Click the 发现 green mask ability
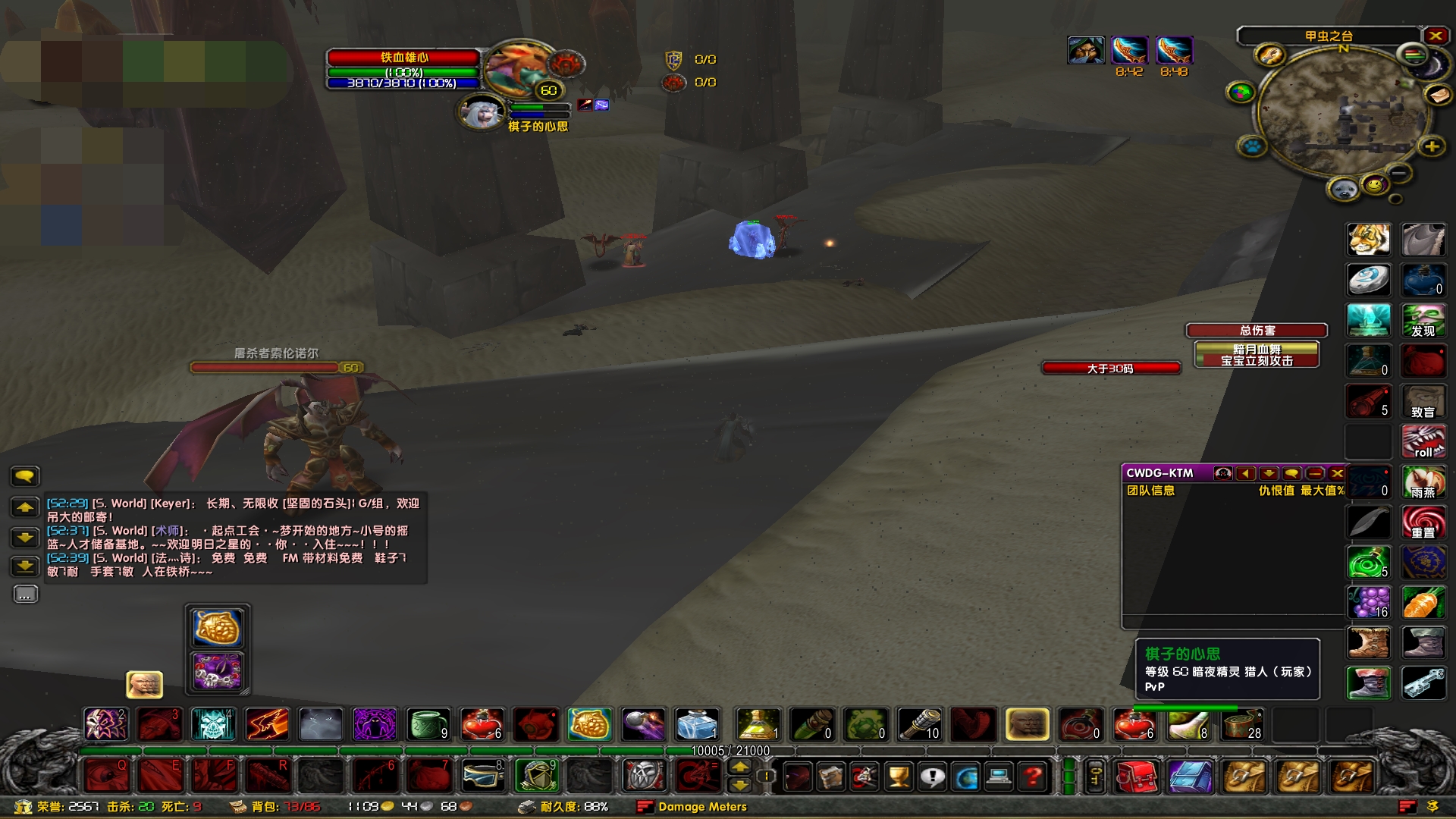 pos(1423,320)
